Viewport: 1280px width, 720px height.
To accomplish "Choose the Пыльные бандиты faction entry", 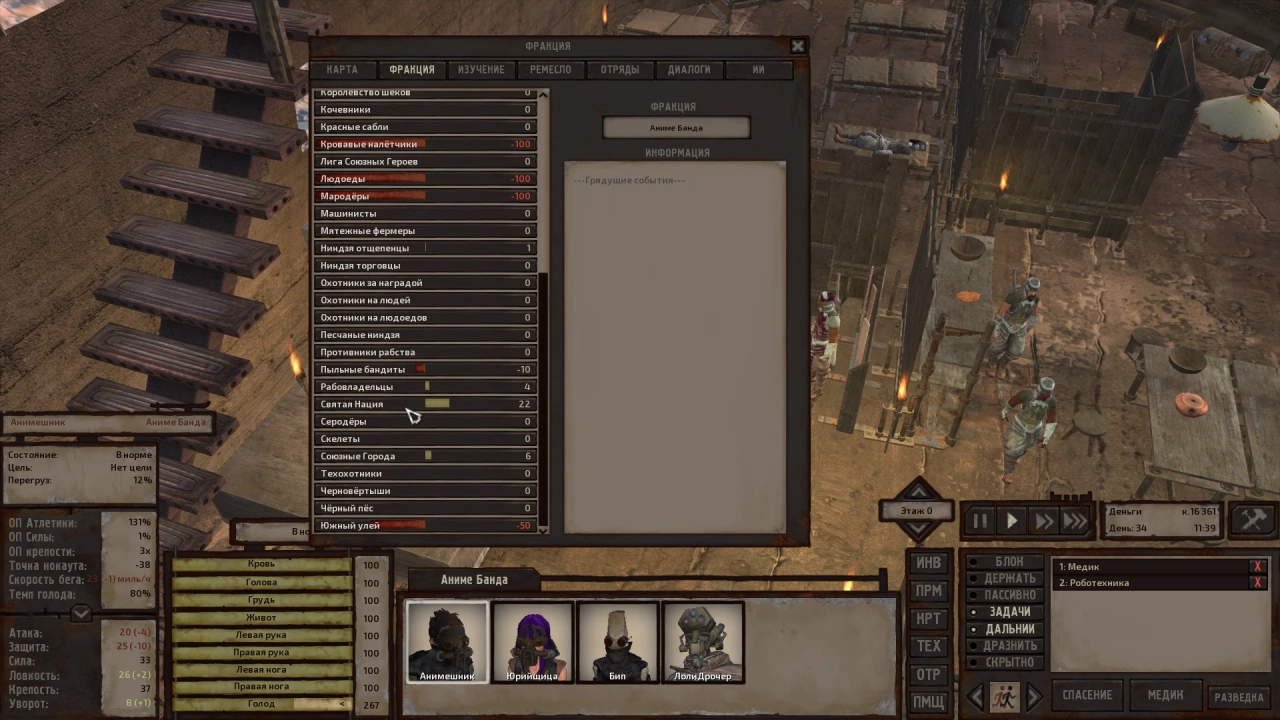I will [x=426, y=370].
